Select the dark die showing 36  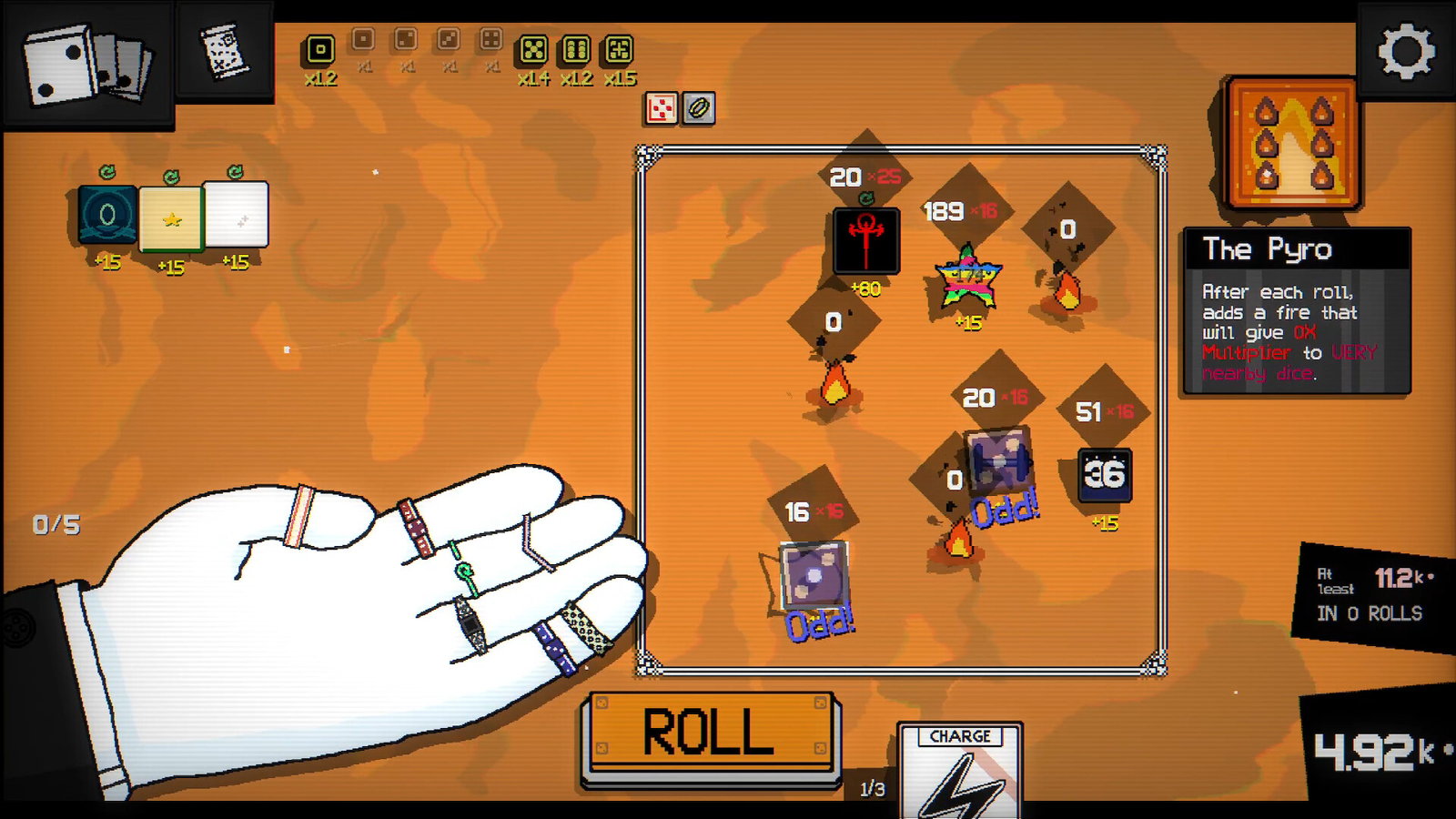(1105, 475)
